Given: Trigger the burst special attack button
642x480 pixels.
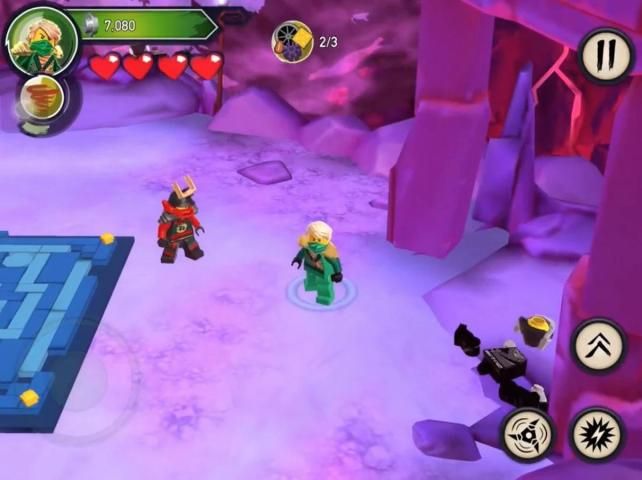Looking at the screenshot, I should [x=597, y=435].
